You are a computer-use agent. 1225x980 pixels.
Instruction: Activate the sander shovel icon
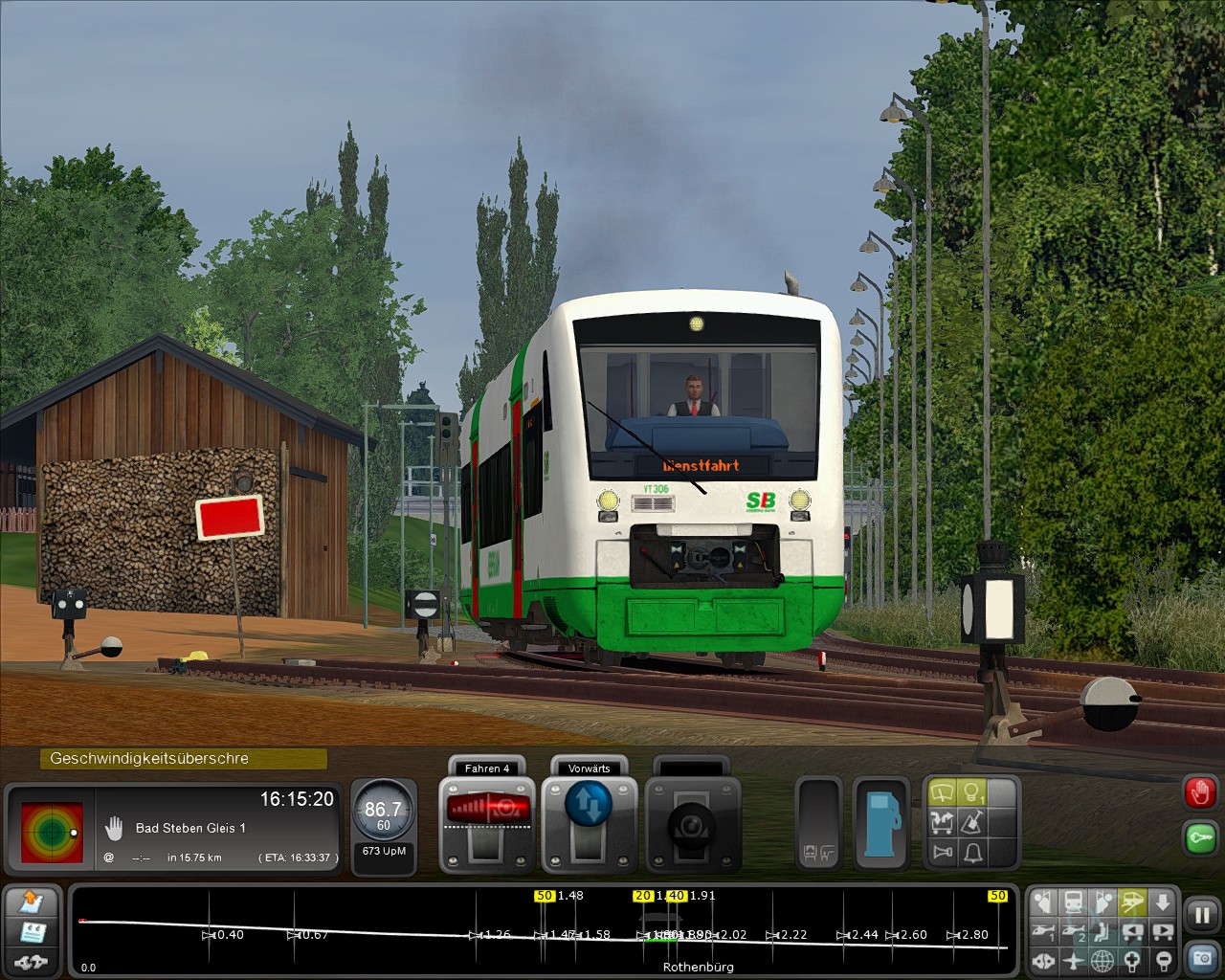(x=972, y=822)
